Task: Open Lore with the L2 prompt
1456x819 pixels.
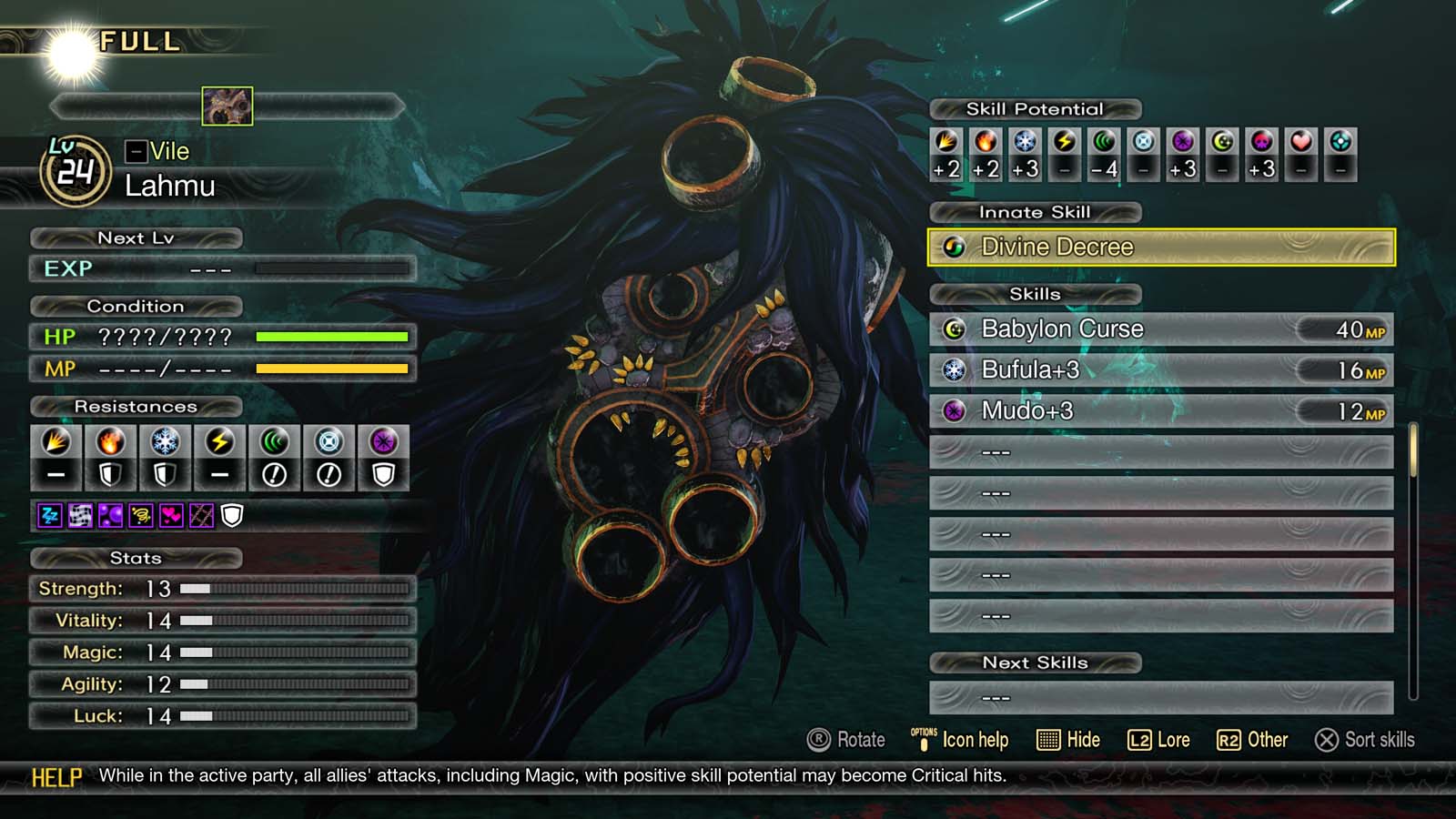Action: pos(1162,740)
